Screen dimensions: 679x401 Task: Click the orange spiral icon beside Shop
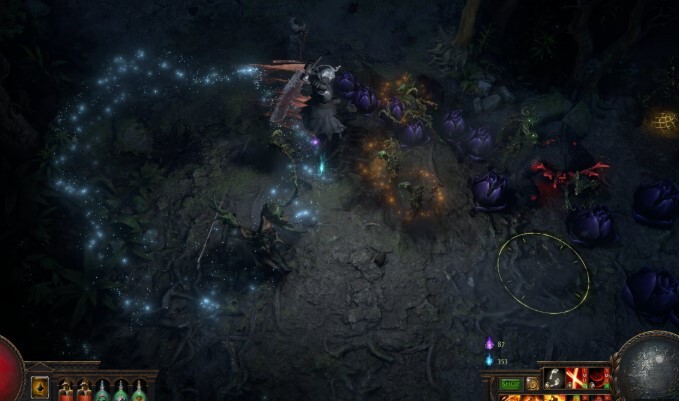pos(532,383)
